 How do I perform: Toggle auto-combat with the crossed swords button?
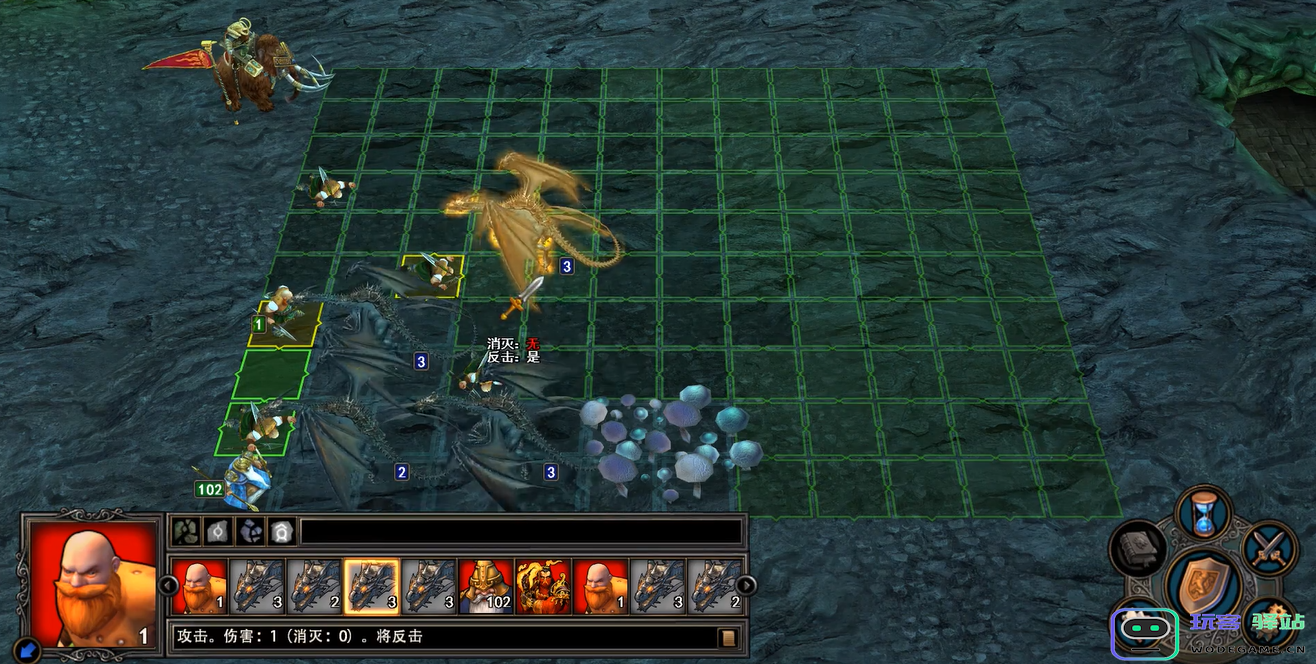(1270, 548)
